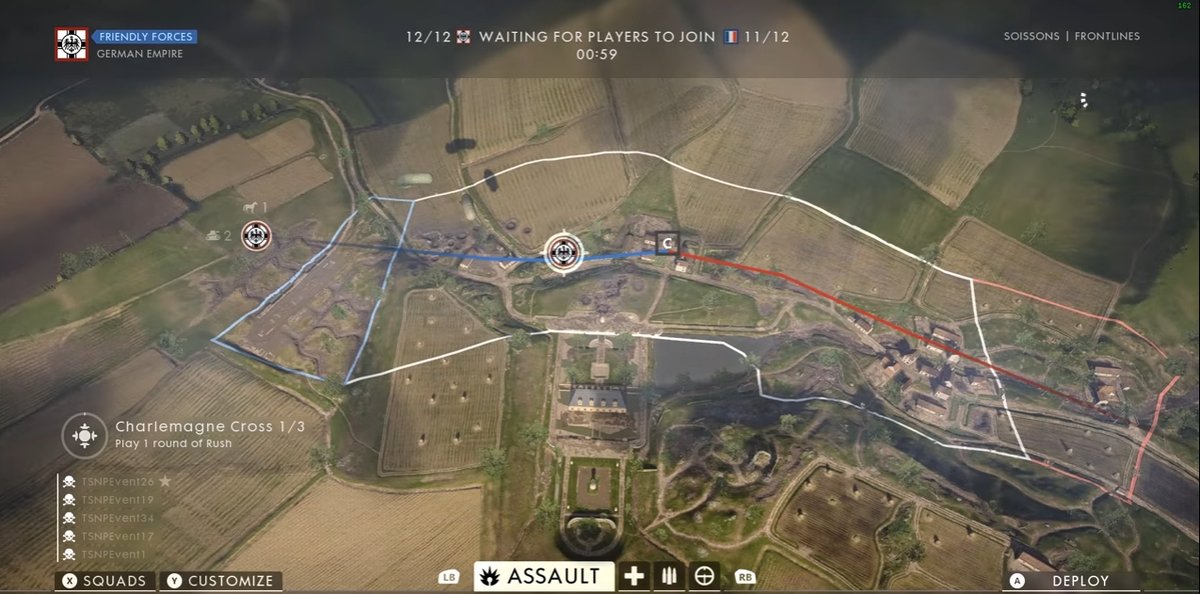Select squad member TSNPEvent17
The image size is (1200, 594).
pyautogui.click(x=118, y=536)
